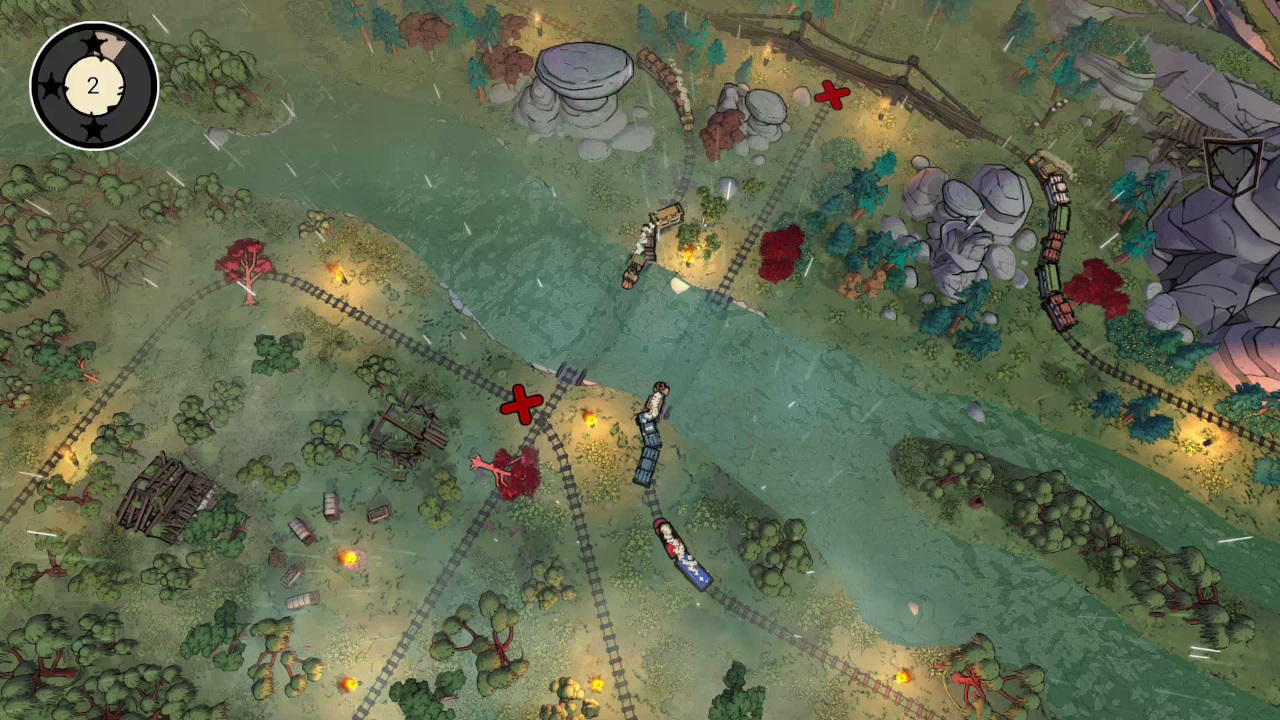Click the red X marker near the top bridge
The width and height of the screenshot is (1280, 720).
[x=833, y=95]
